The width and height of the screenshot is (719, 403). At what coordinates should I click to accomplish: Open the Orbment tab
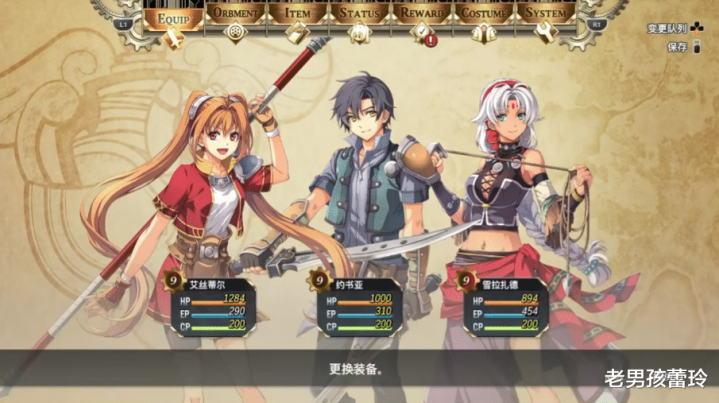pyautogui.click(x=235, y=15)
